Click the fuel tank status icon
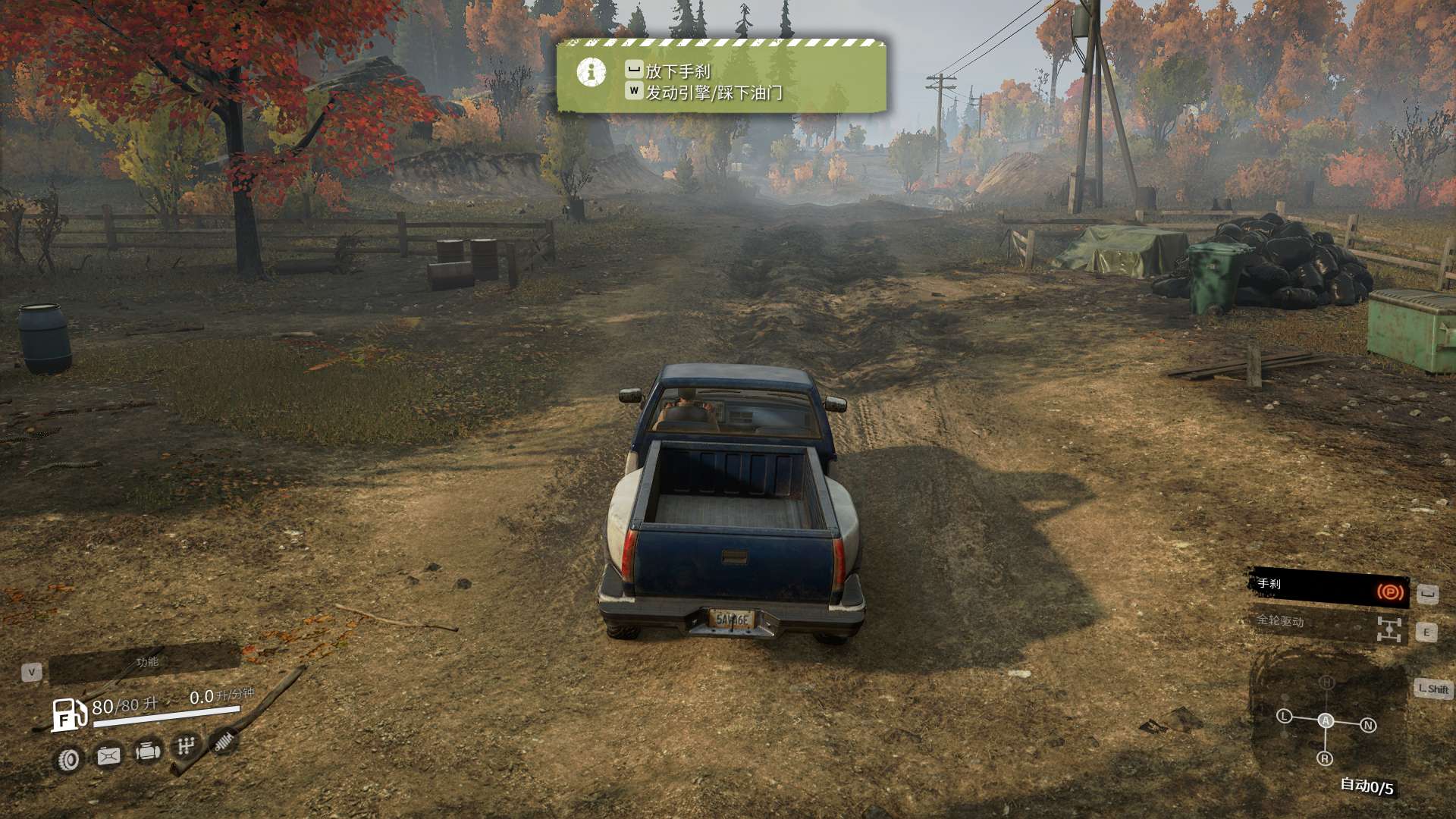Viewport: 1456px width, 819px height. click(x=108, y=755)
